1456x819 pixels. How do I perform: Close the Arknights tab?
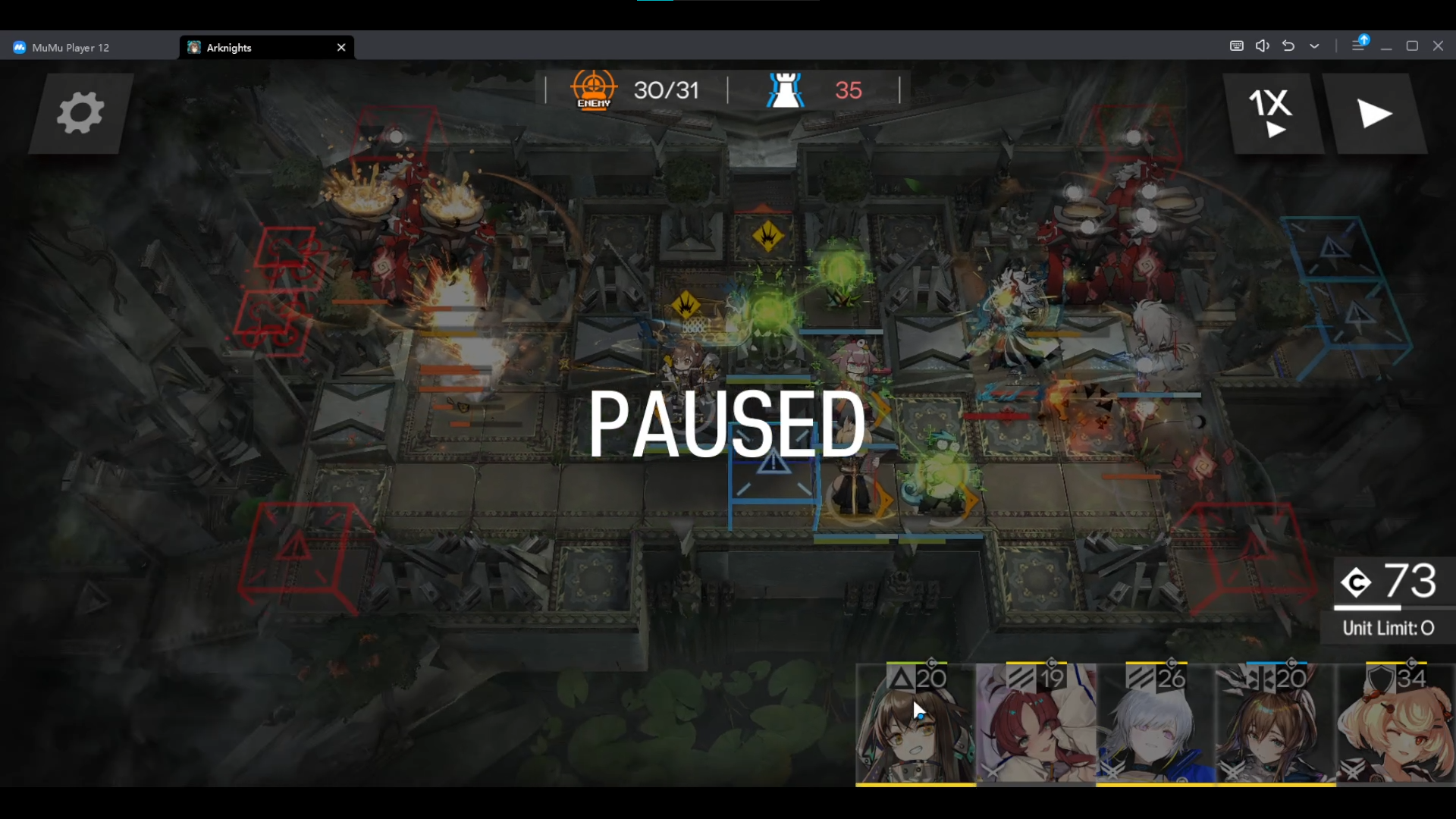(x=341, y=47)
